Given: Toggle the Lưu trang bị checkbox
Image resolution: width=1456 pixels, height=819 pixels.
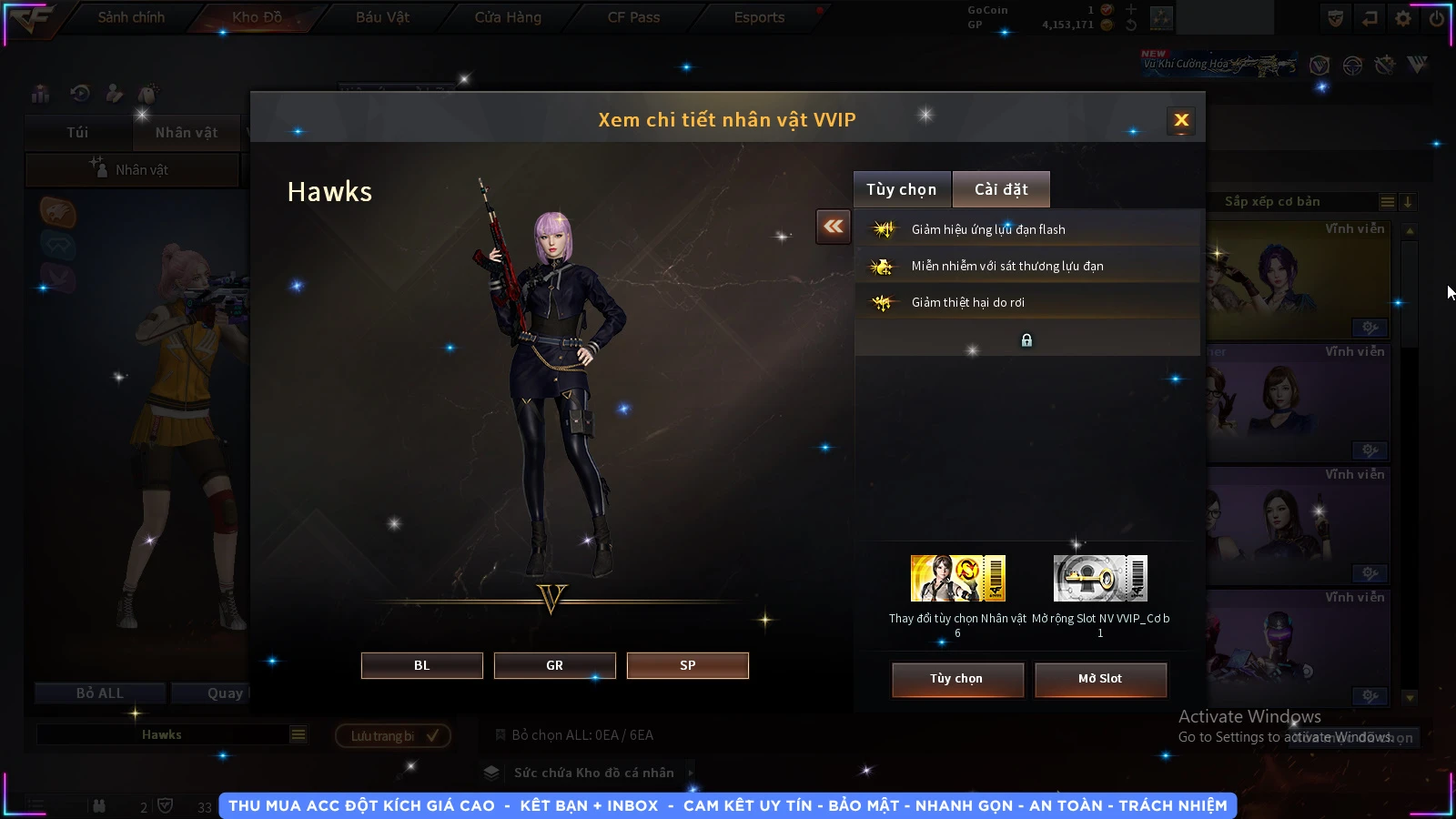Looking at the screenshot, I should [432, 735].
